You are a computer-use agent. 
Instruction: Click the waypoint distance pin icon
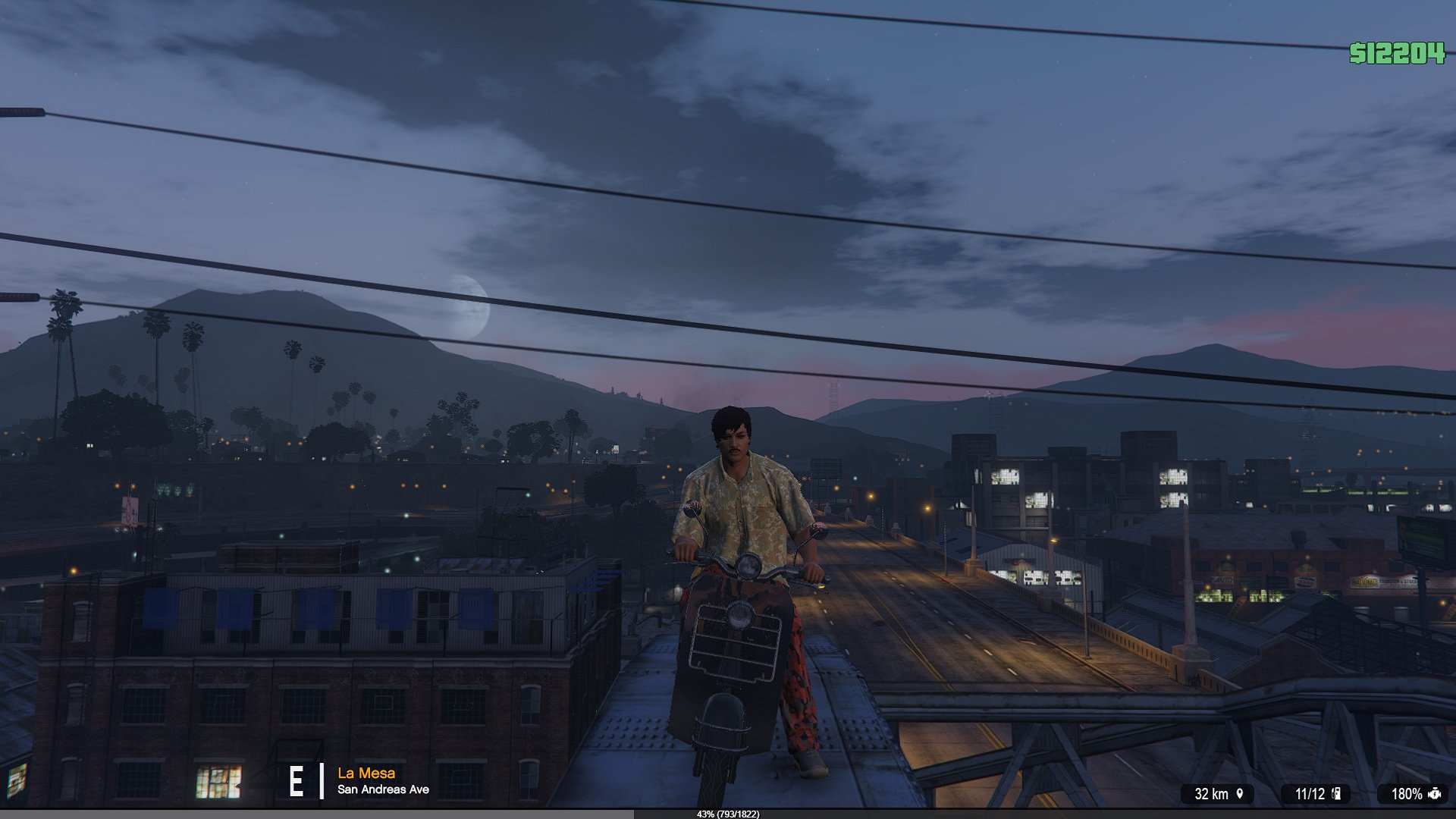pos(1240,794)
